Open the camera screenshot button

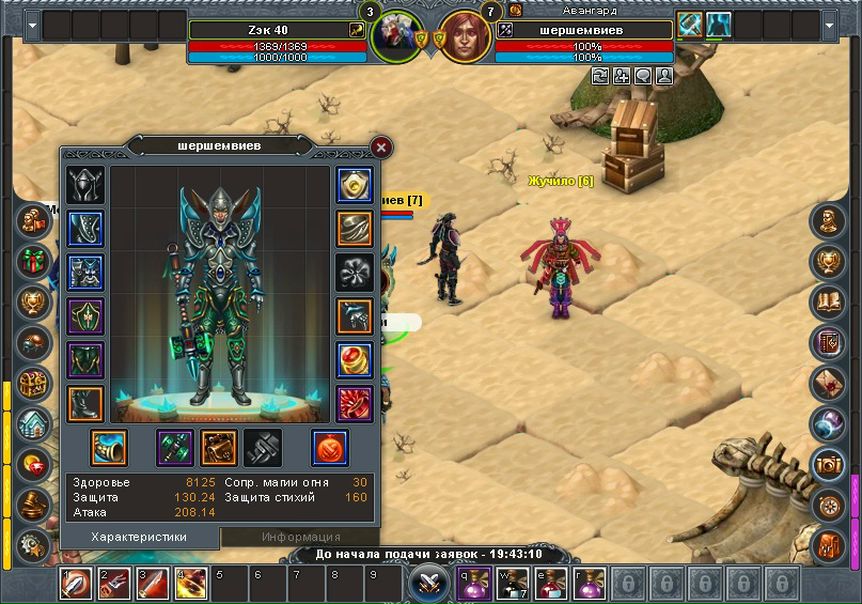829,463
